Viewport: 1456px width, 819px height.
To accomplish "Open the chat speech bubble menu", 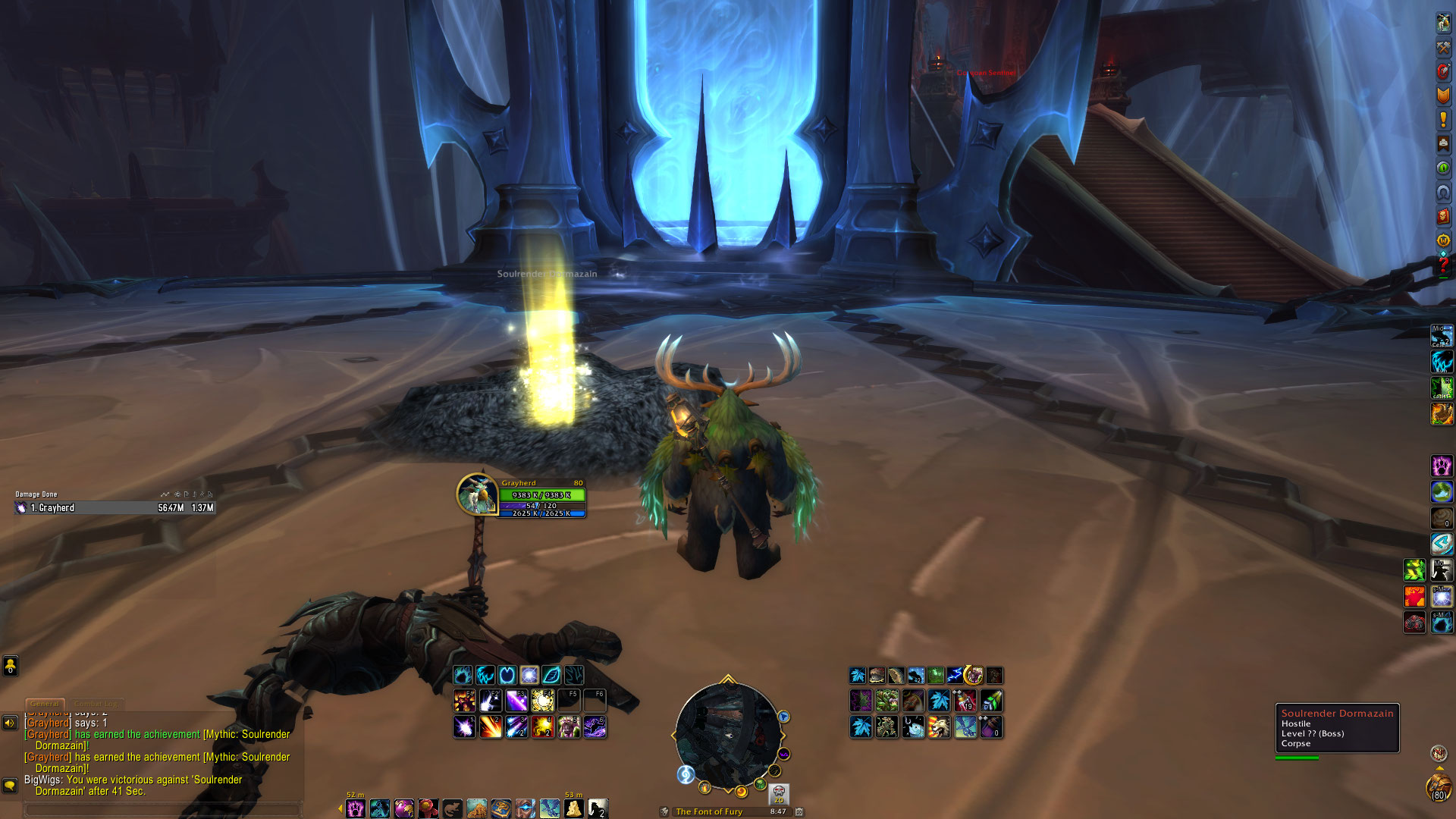I will (x=10, y=785).
